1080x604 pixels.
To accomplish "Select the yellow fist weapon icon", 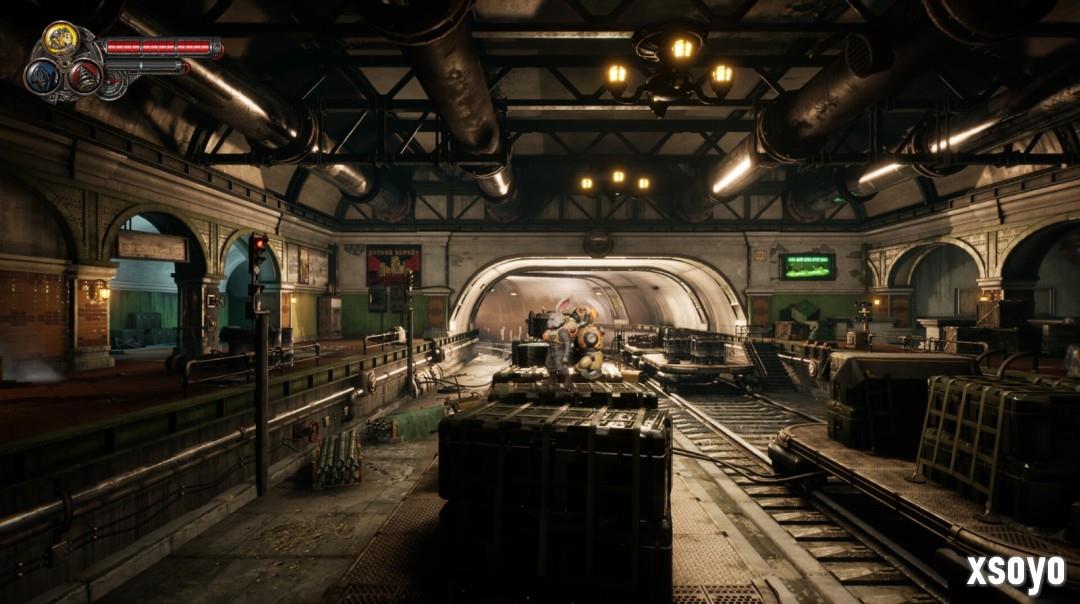I will tap(60, 39).
